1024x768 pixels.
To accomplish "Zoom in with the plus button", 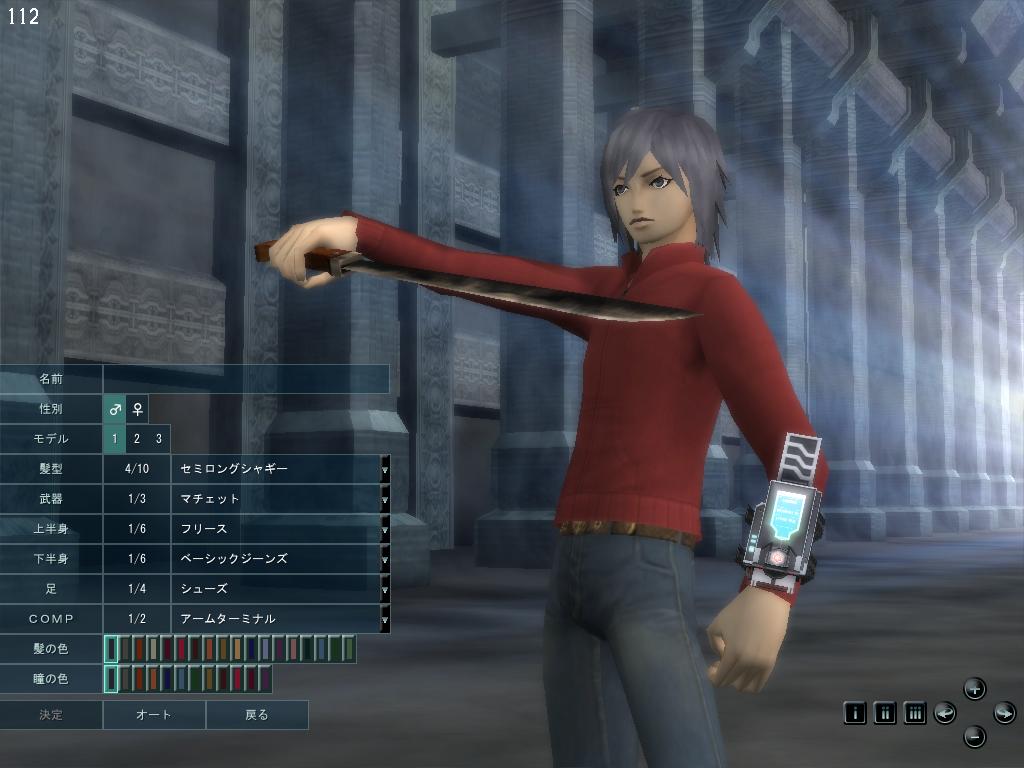I will coord(975,688).
